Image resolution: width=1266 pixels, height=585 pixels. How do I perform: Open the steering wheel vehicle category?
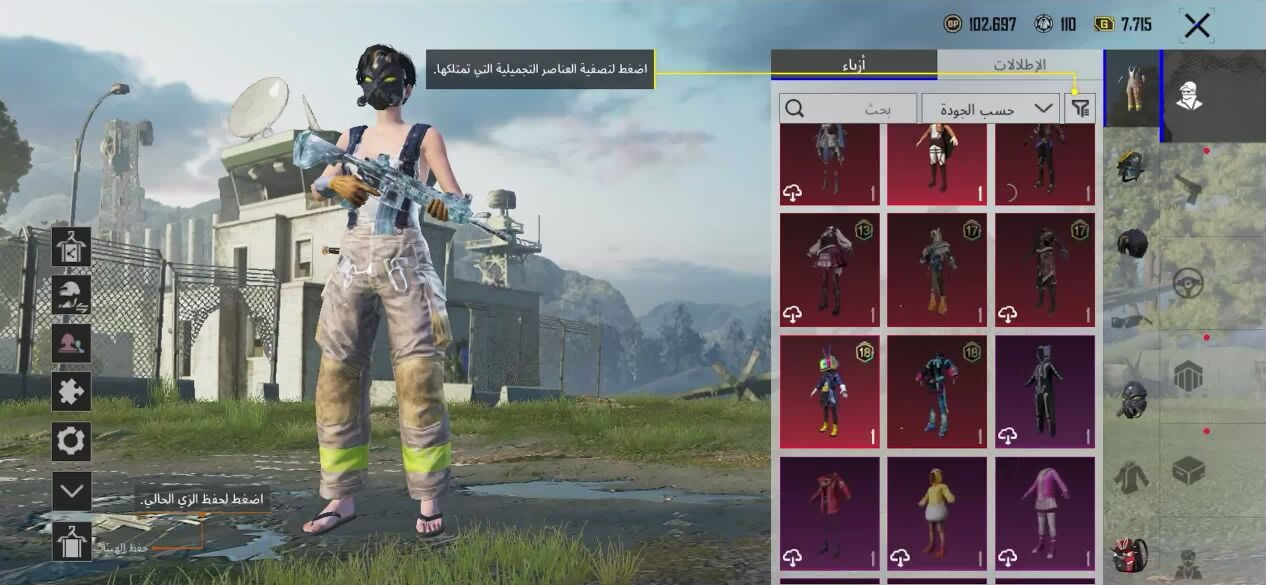[1188, 284]
